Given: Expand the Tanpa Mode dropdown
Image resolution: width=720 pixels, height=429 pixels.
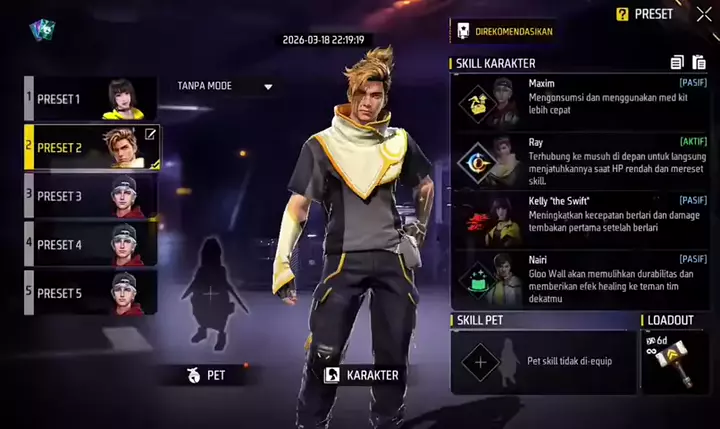Looking at the screenshot, I should click(224, 86).
